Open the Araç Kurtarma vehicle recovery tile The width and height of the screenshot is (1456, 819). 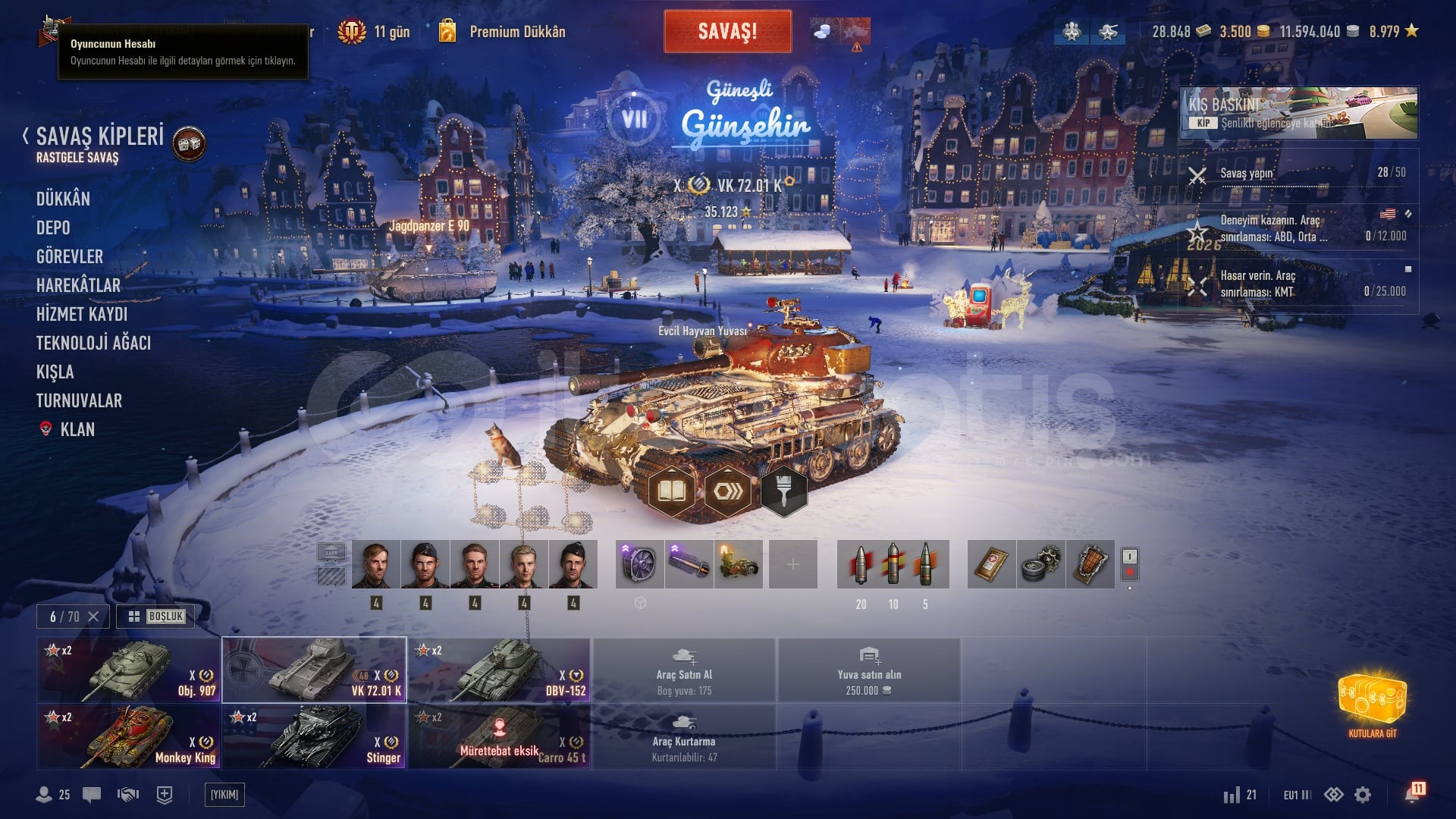point(684,737)
